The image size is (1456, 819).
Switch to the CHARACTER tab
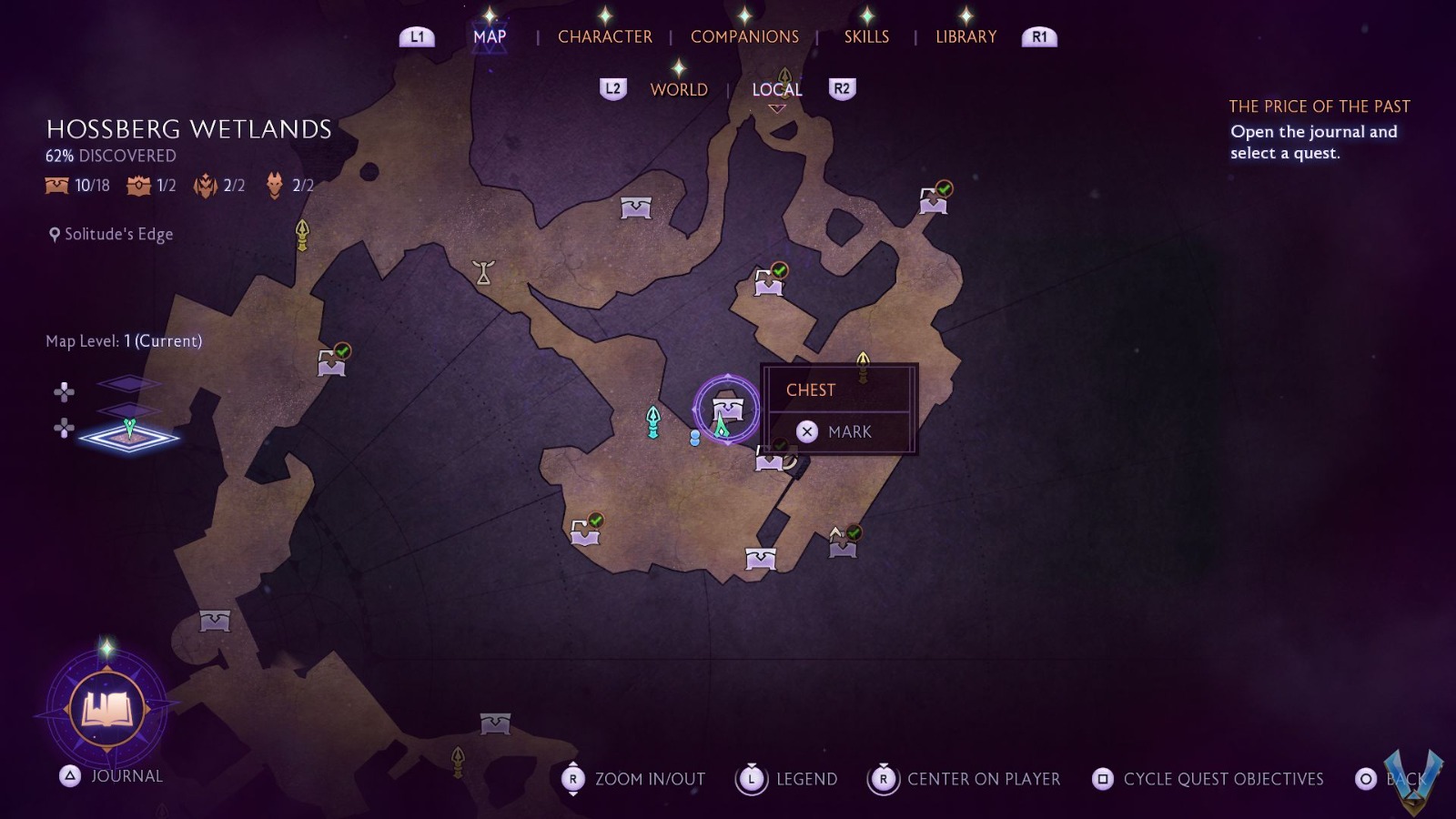click(606, 36)
